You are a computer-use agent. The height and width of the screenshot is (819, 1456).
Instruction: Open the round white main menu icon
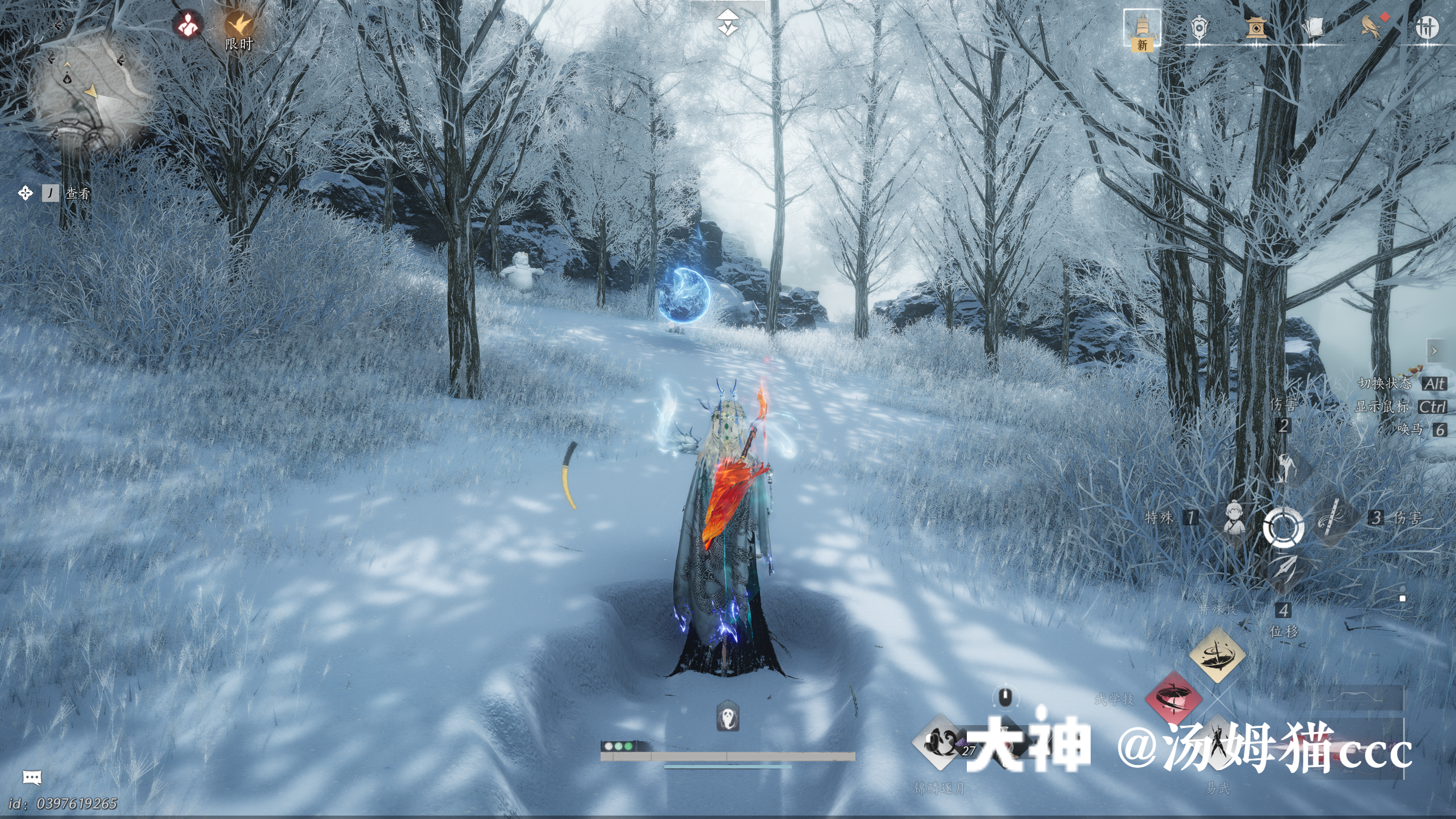(1427, 27)
